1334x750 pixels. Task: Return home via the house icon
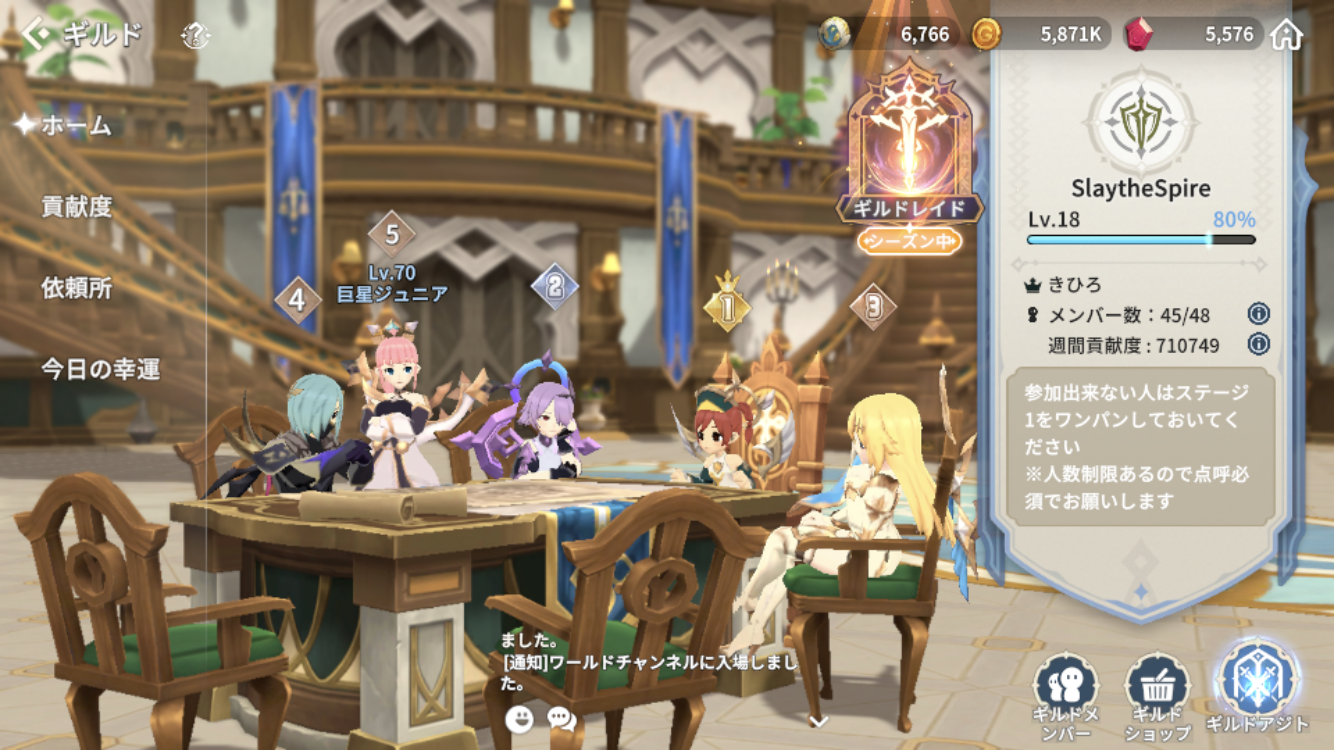(x=1286, y=35)
